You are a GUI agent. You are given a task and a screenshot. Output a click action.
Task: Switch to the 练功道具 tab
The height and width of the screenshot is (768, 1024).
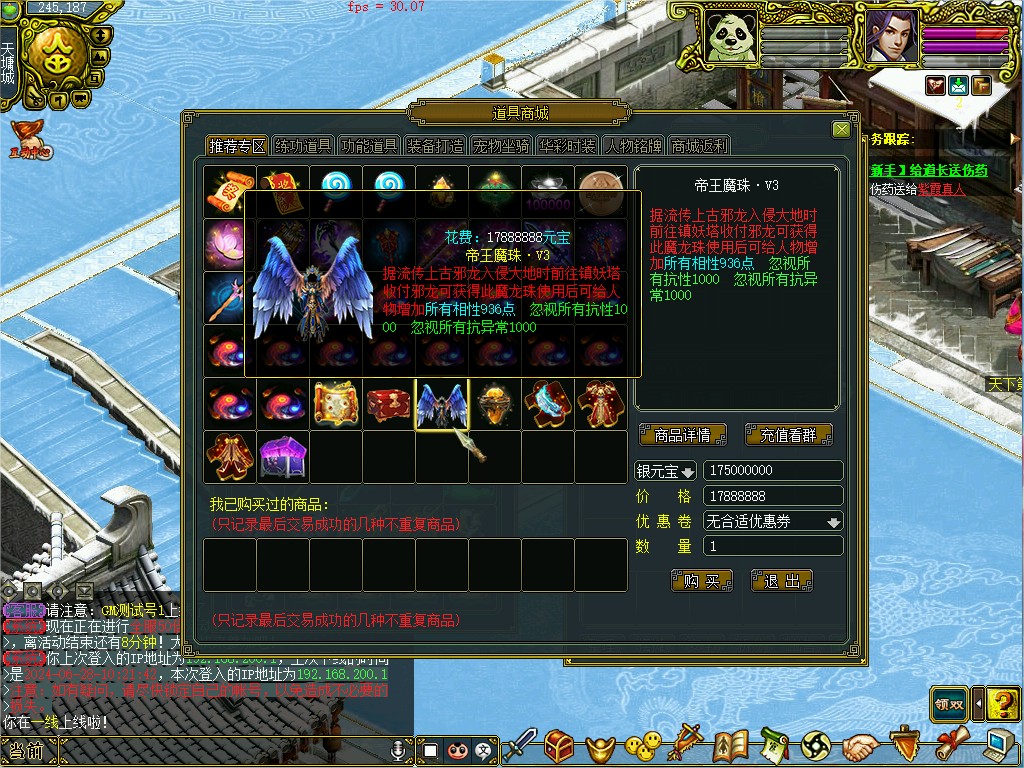[x=303, y=146]
